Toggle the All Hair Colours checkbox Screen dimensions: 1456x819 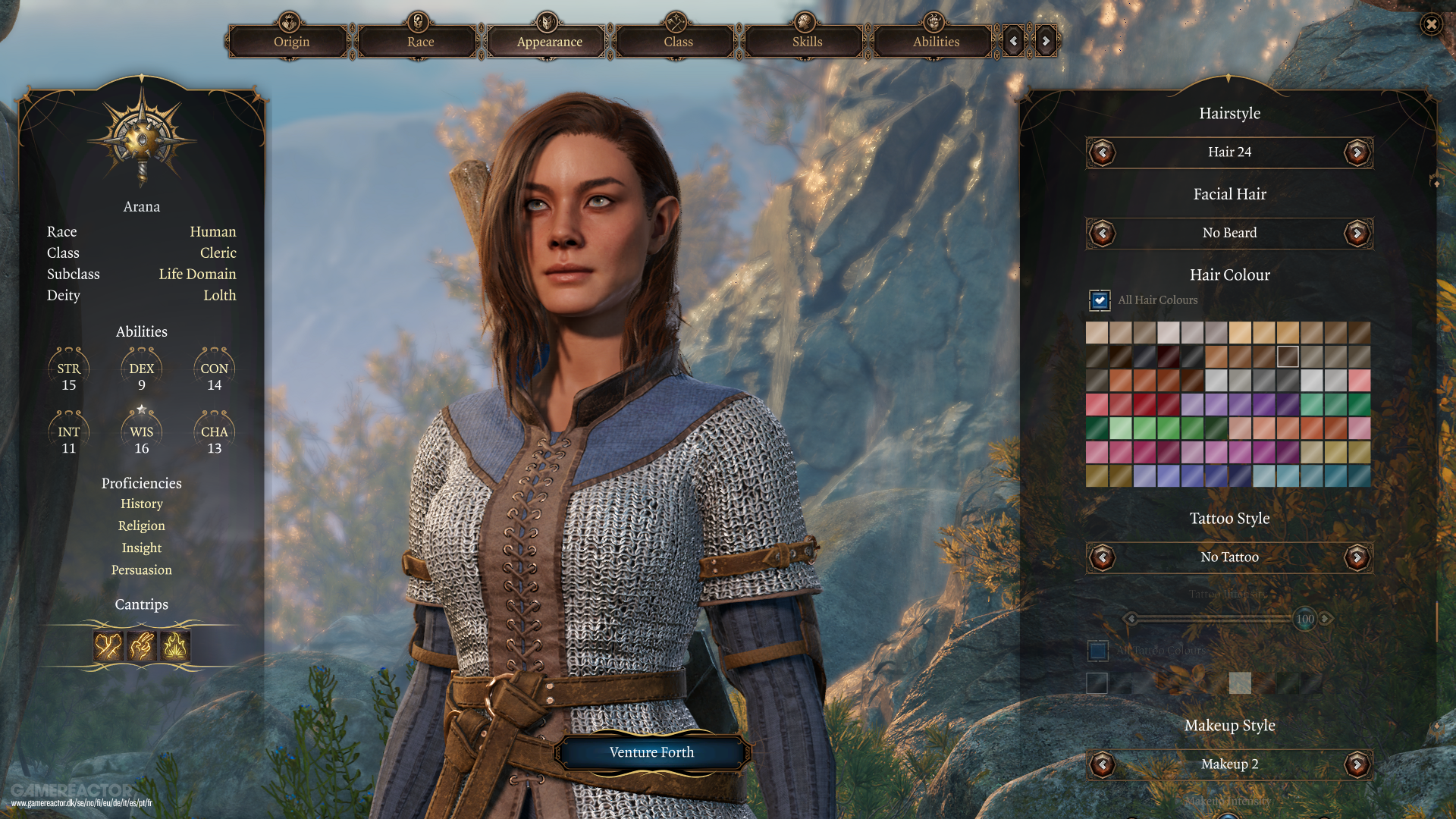point(1100,300)
